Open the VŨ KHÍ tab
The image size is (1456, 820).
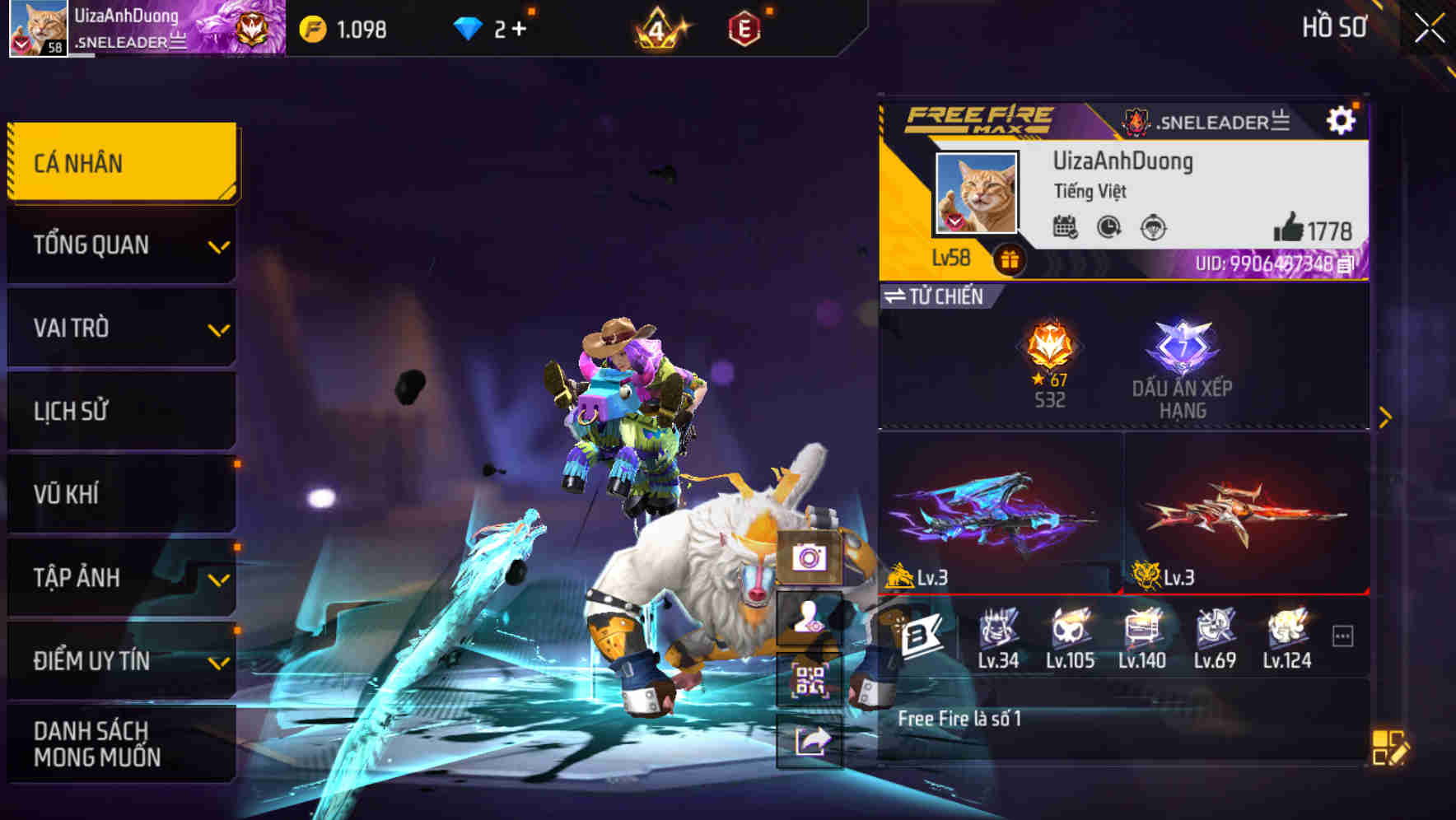point(121,494)
